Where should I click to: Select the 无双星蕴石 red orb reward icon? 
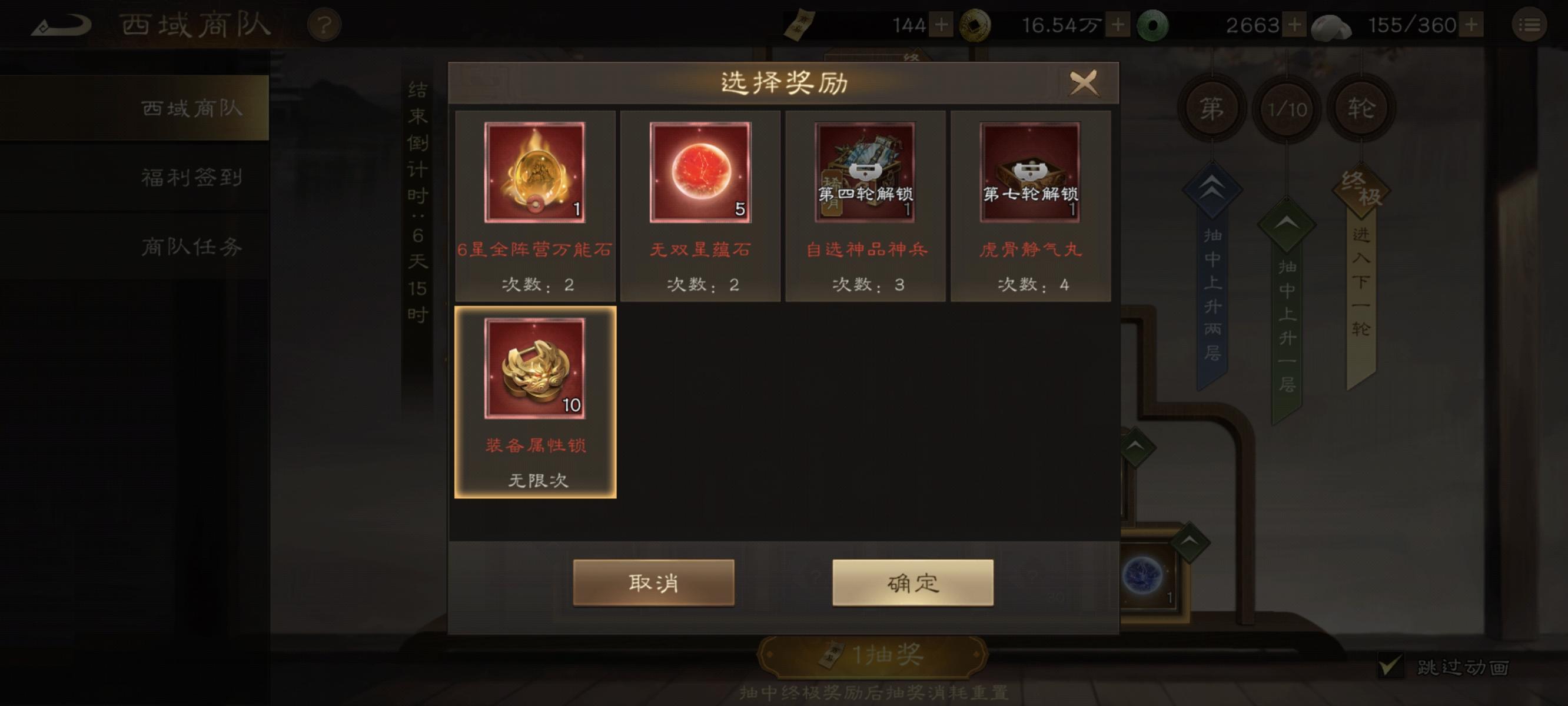[x=700, y=171]
